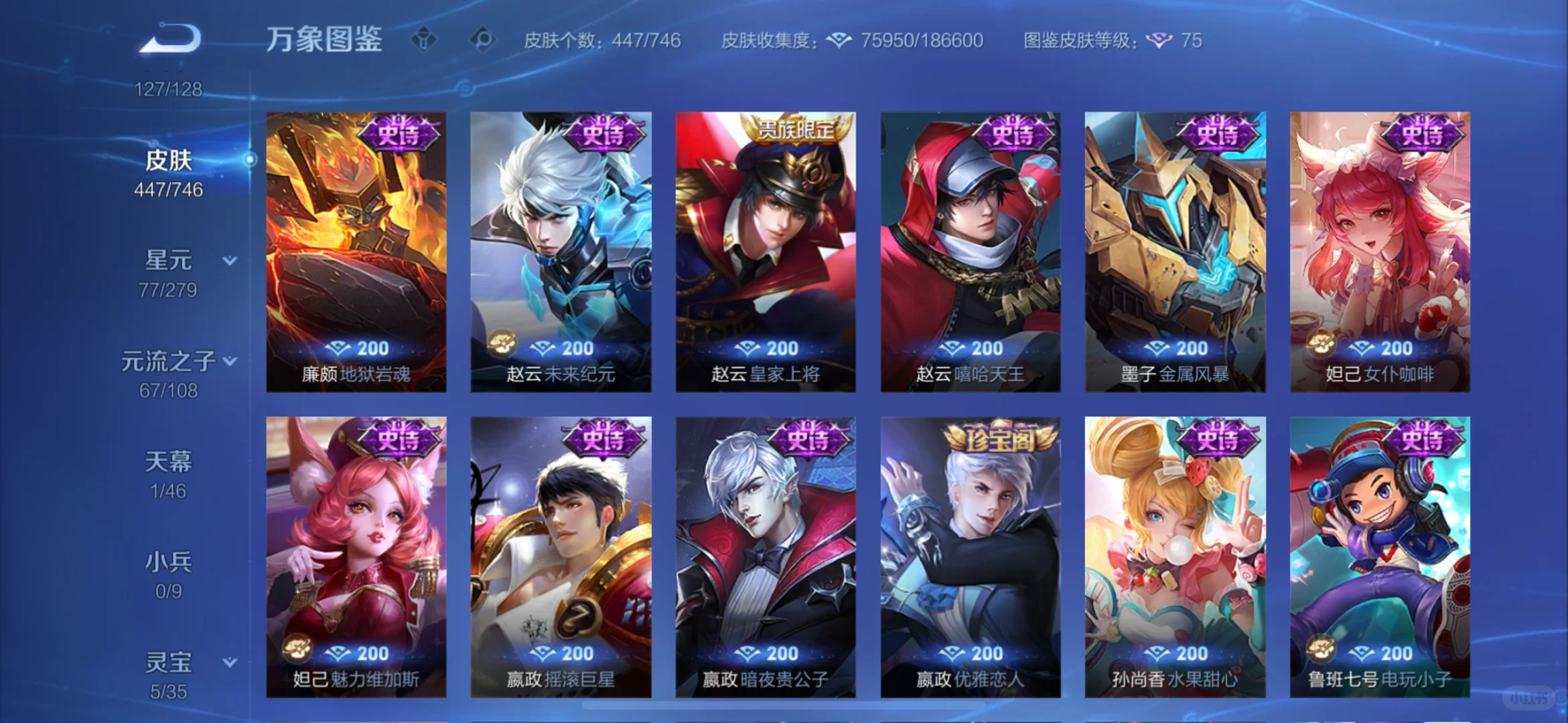Image resolution: width=1568 pixels, height=723 pixels.
Task: Switch to the 天幕 category tab
Action: [x=167, y=461]
